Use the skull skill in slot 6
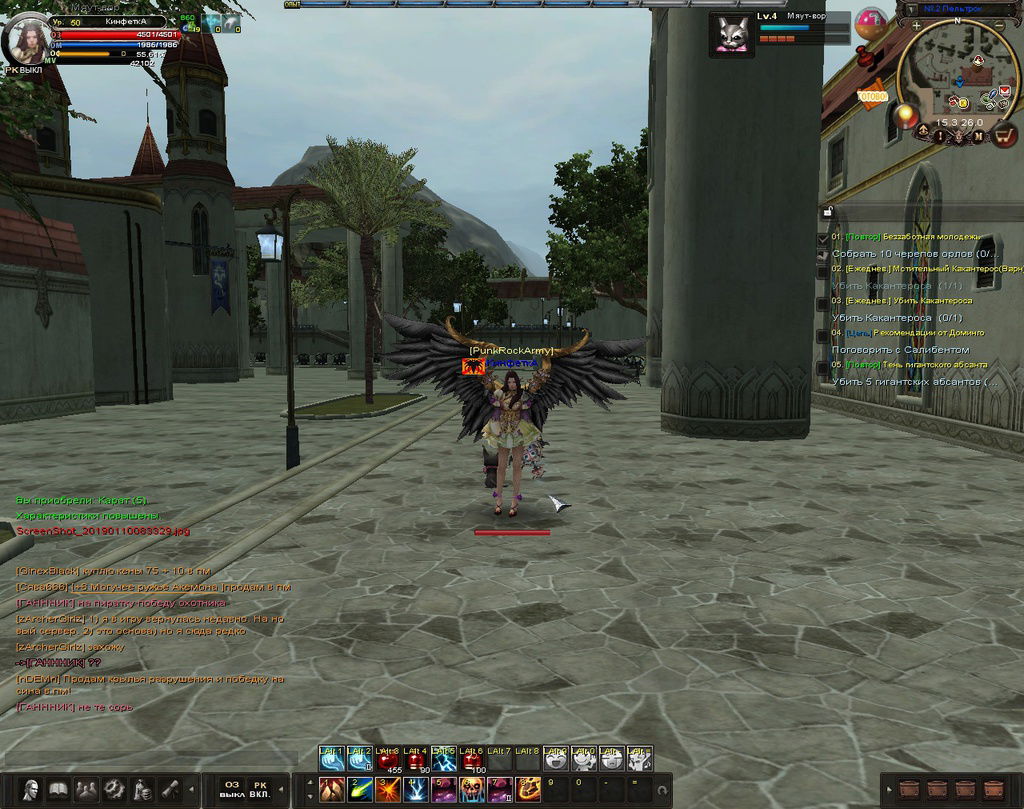The width and height of the screenshot is (1024, 809). (472, 790)
